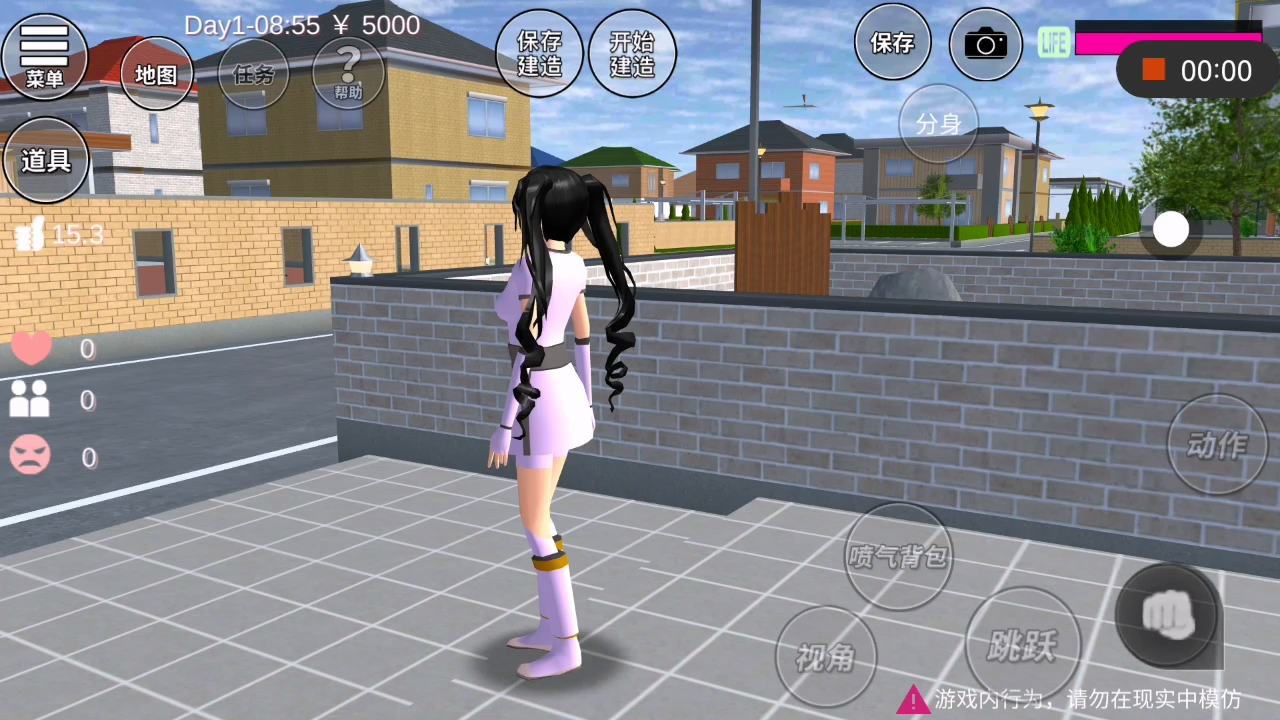The height and width of the screenshot is (720, 1280).
Task: Activate the 分身 clone button
Action: click(938, 124)
